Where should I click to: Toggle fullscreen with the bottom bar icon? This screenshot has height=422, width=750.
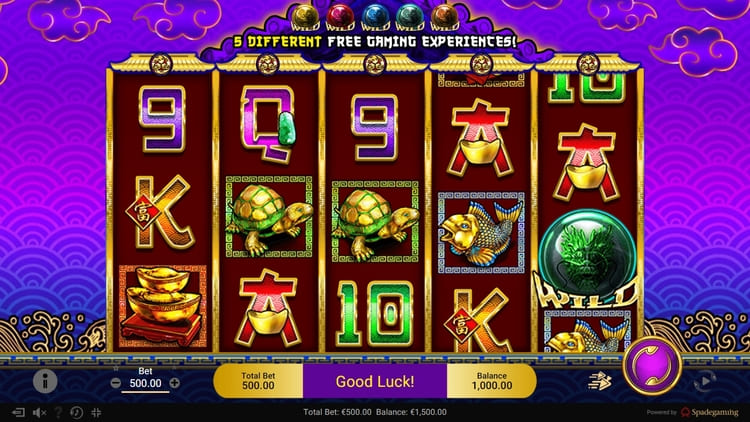click(x=96, y=412)
